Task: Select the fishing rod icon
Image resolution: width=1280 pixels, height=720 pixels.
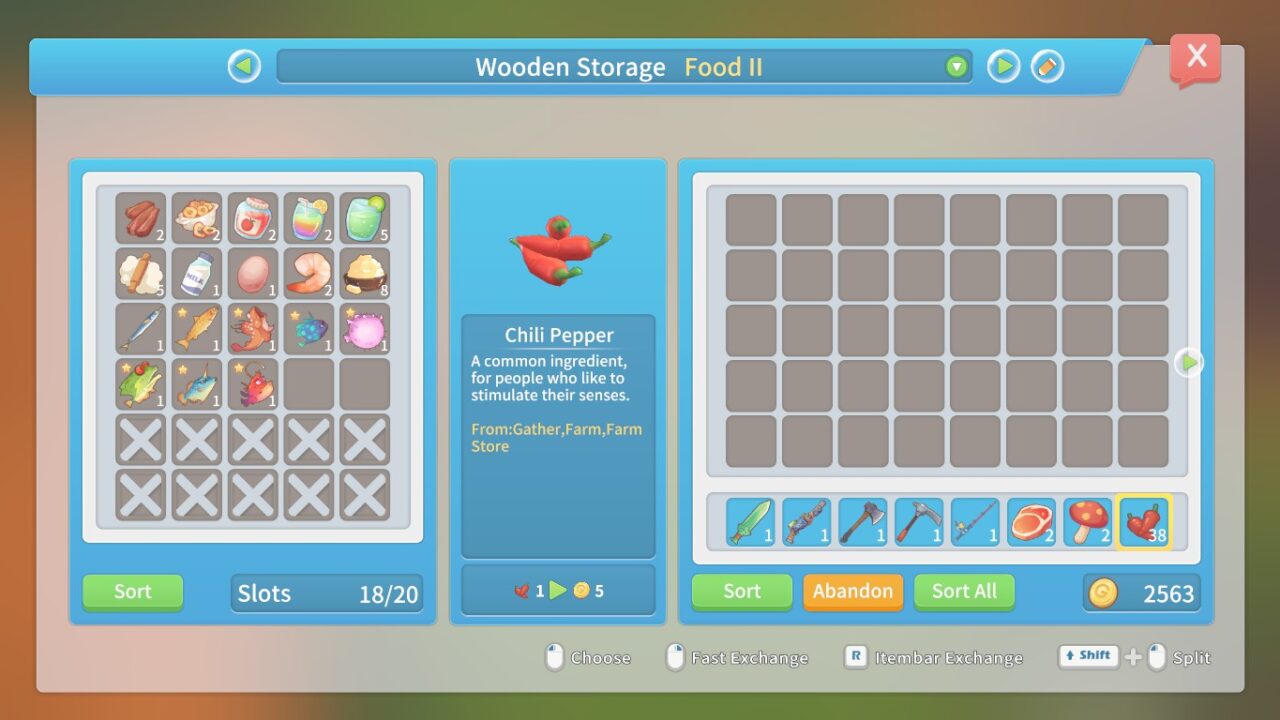Action: click(x=974, y=521)
